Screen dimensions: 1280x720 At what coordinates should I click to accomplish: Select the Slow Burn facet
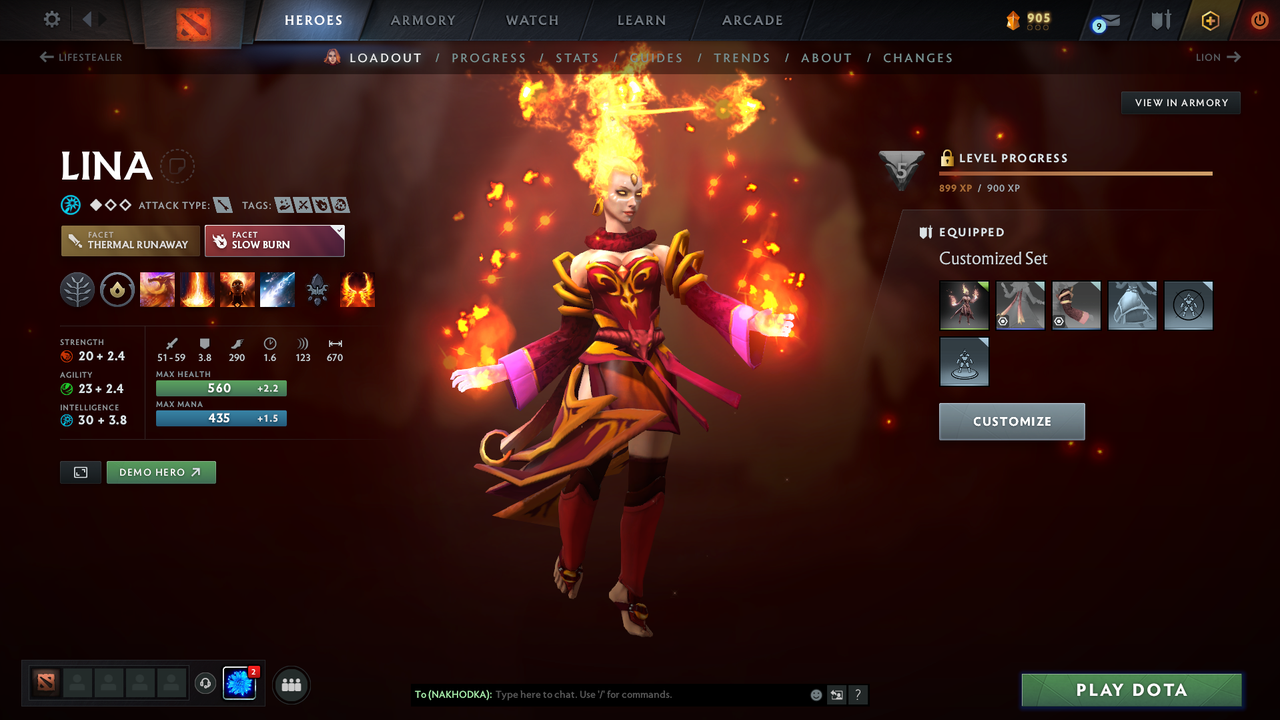(274, 240)
